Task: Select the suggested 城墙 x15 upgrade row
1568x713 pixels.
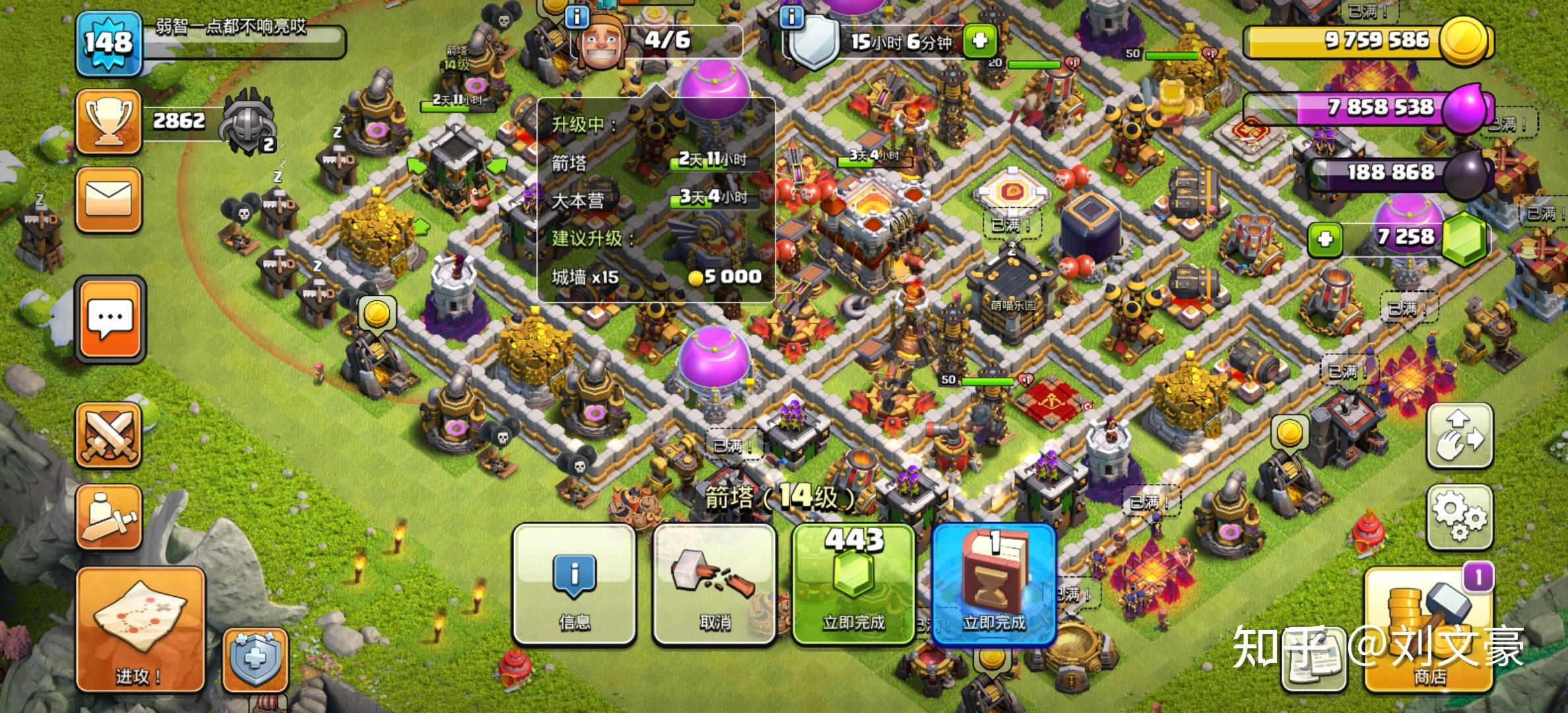Action: point(656,277)
